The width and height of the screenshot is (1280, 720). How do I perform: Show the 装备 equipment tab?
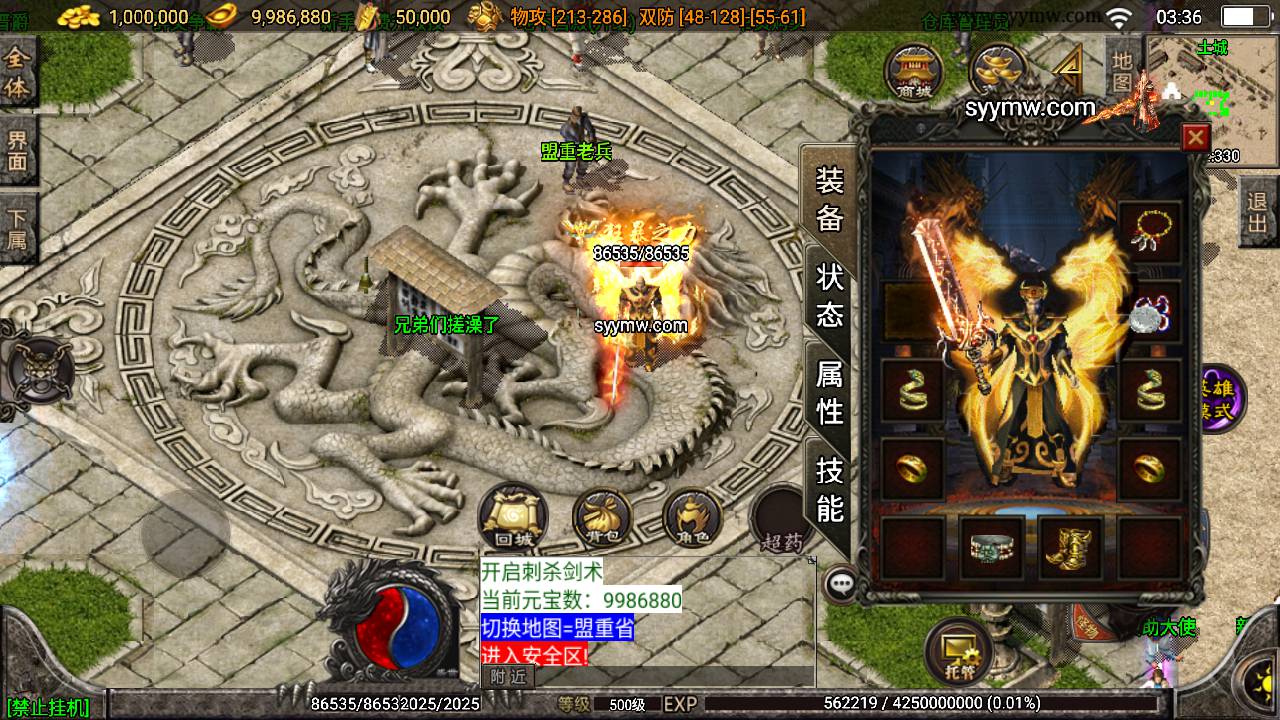[x=830, y=199]
